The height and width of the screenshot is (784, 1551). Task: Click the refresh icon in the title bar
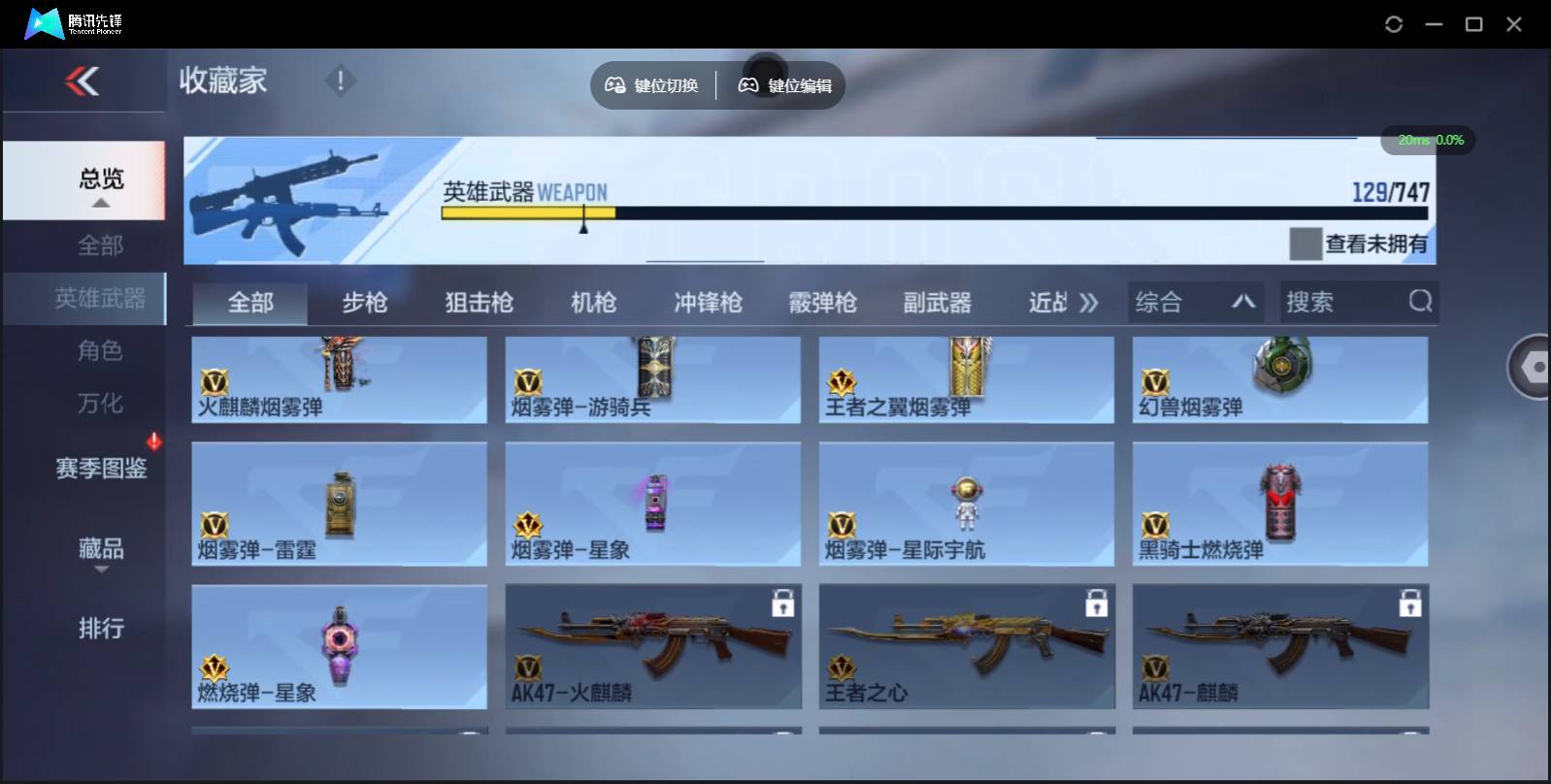(1395, 23)
